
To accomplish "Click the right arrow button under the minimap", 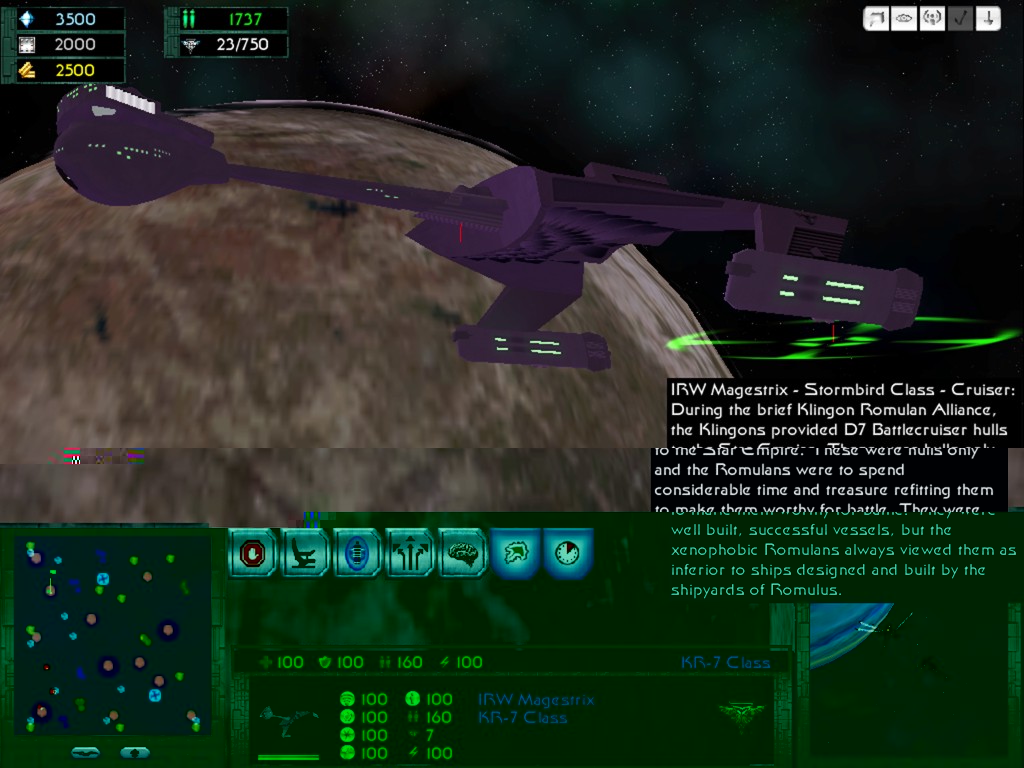I will [x=135, y=752].
